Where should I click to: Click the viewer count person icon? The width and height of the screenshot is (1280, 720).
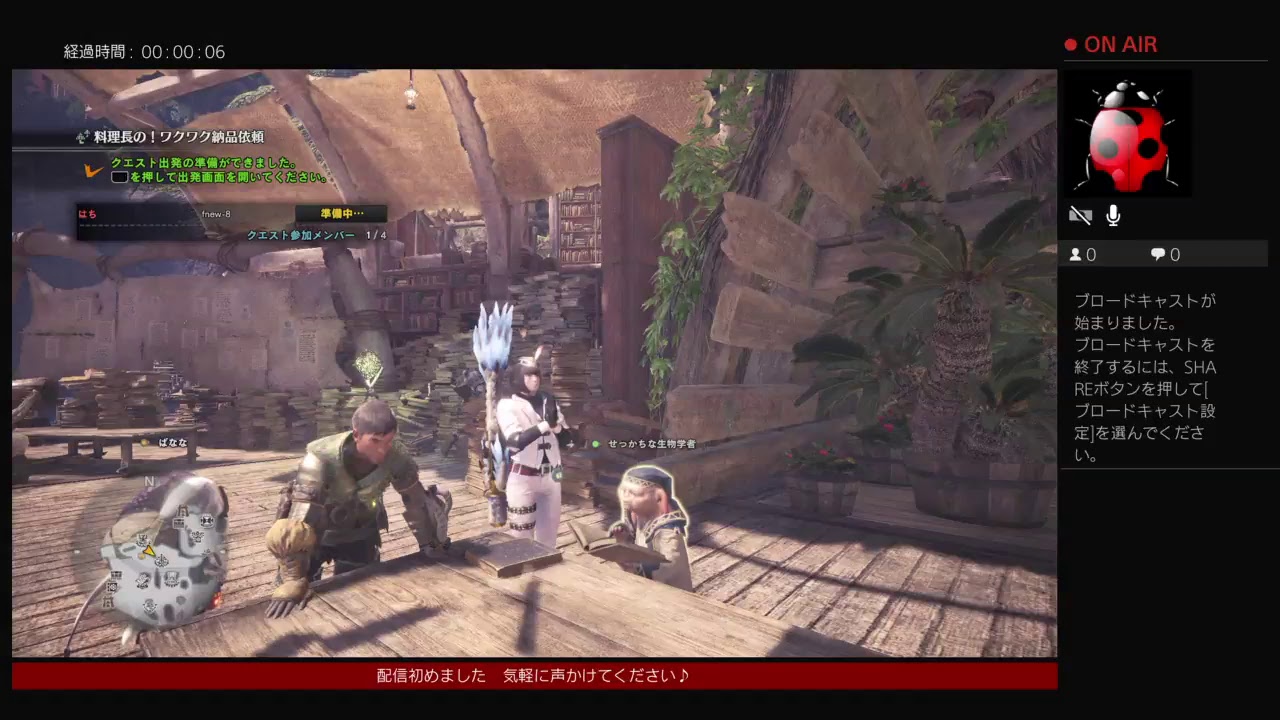tap(1078, 255)
